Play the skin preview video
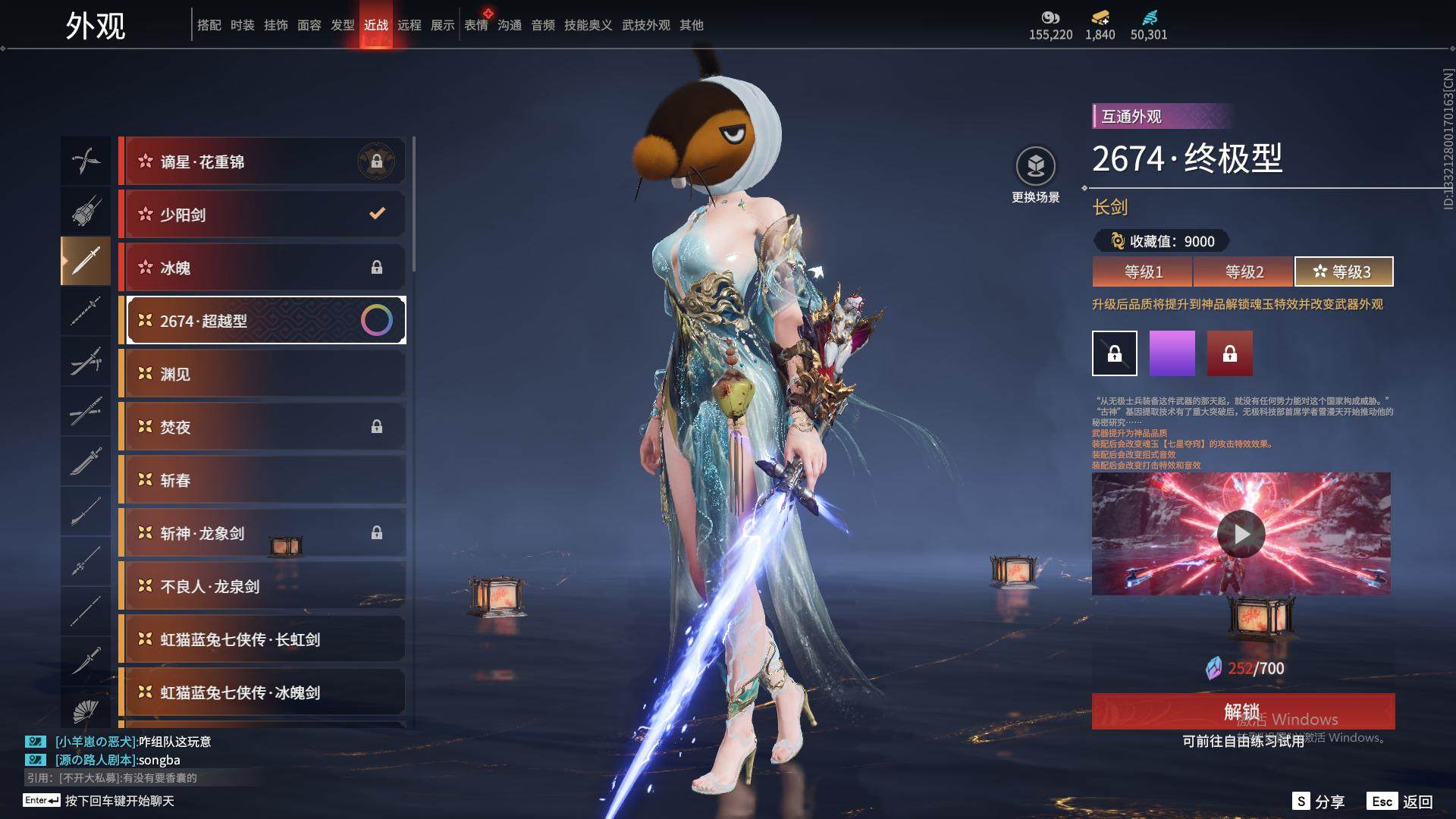This screenshot has width=1456, height=819. (1241, 534)
